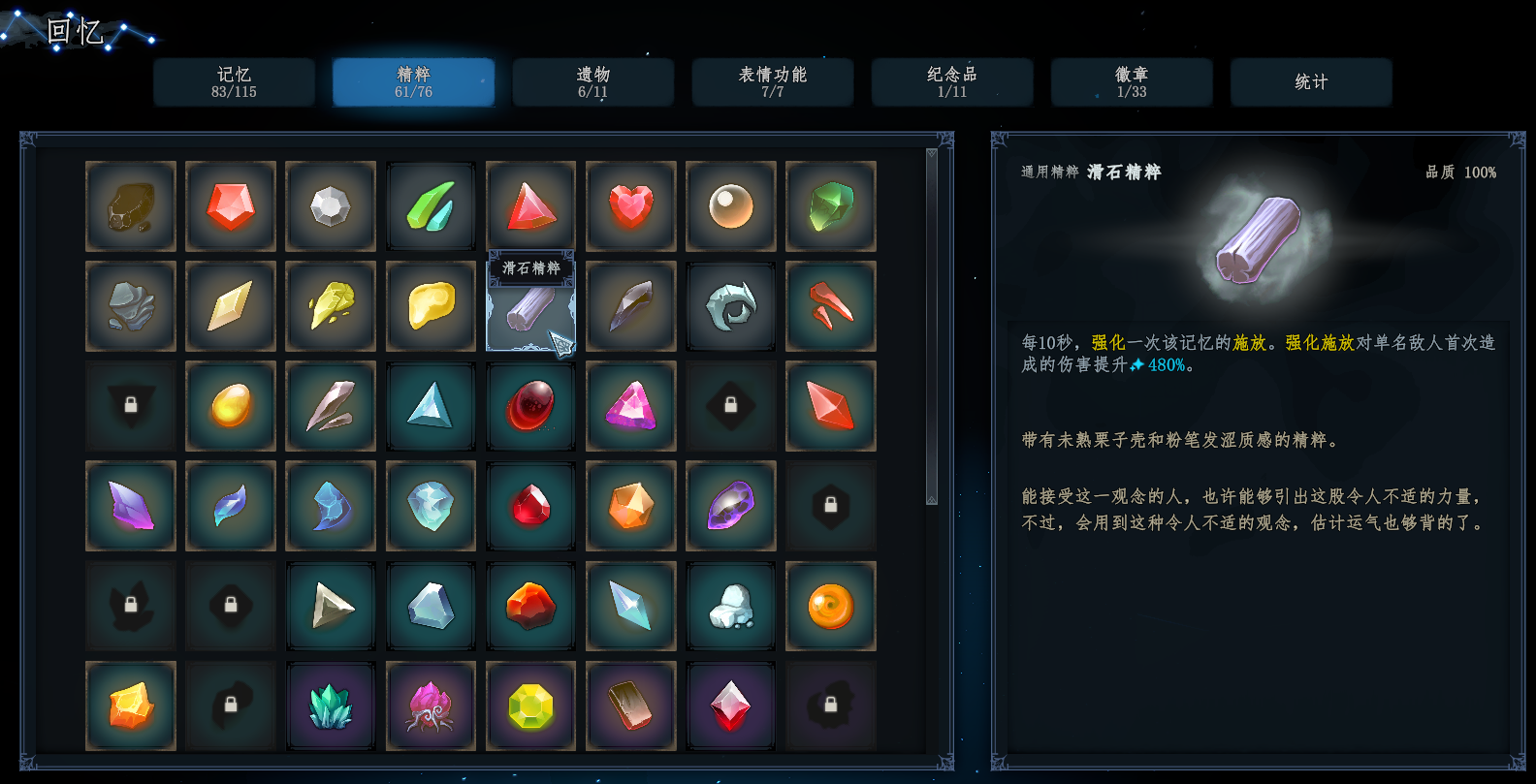Select the red heart-shaped essence icon
1536x784 pixels.
(x=630, y=206)
